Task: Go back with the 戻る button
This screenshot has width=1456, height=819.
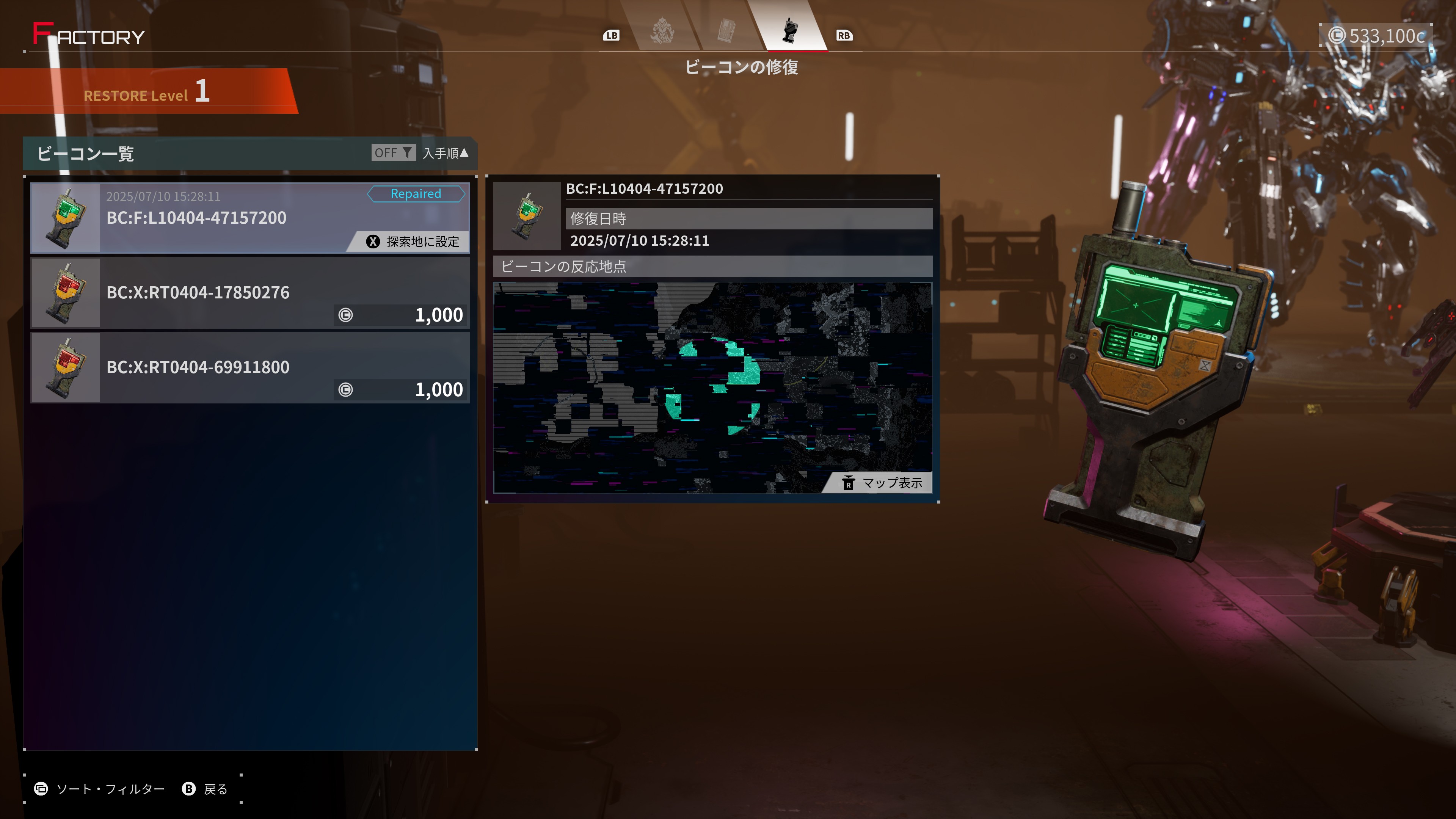Action: coord(205,789)
